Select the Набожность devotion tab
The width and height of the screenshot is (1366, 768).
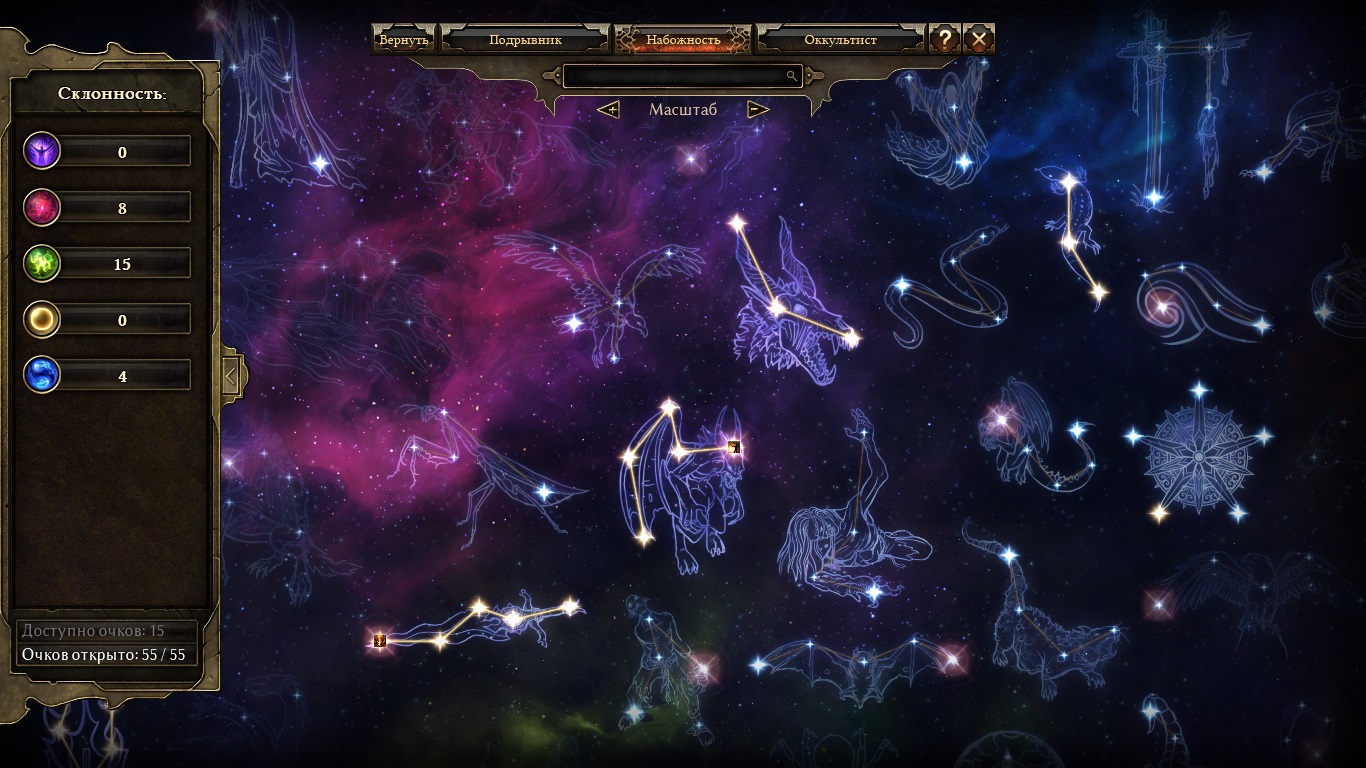click(683, 40)
